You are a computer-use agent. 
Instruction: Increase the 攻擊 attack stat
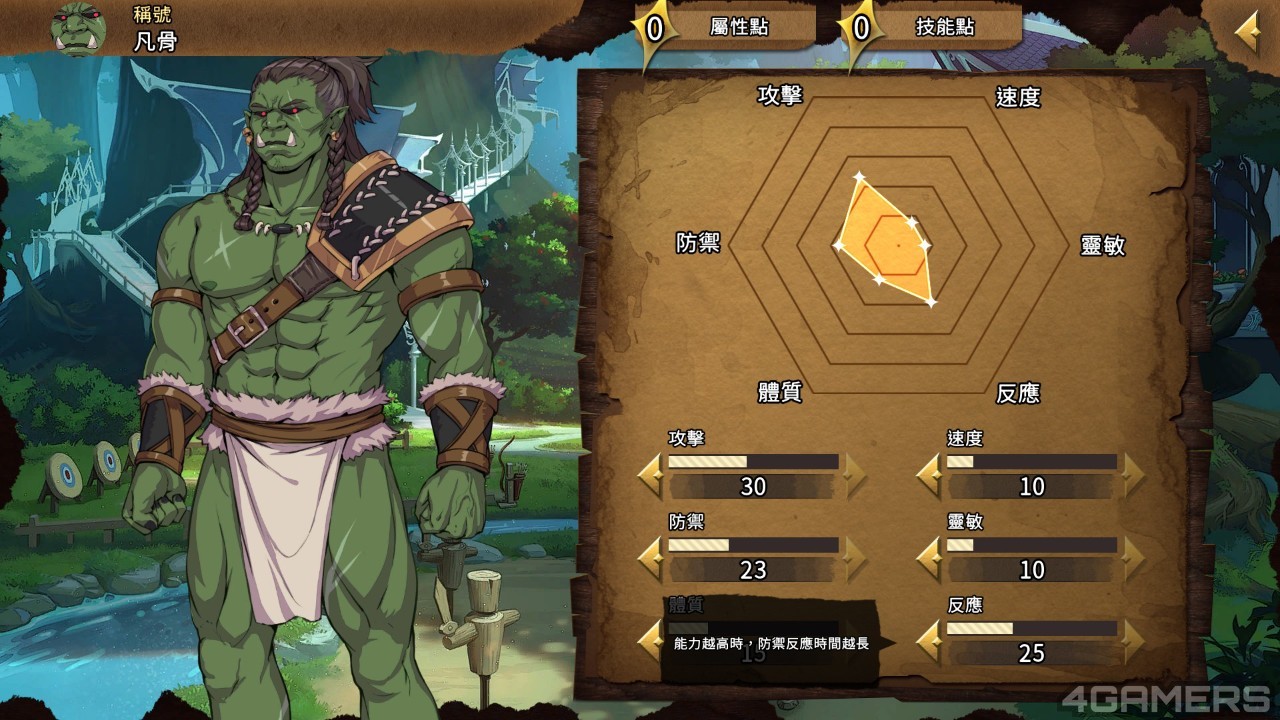click(x=855, y=475)
